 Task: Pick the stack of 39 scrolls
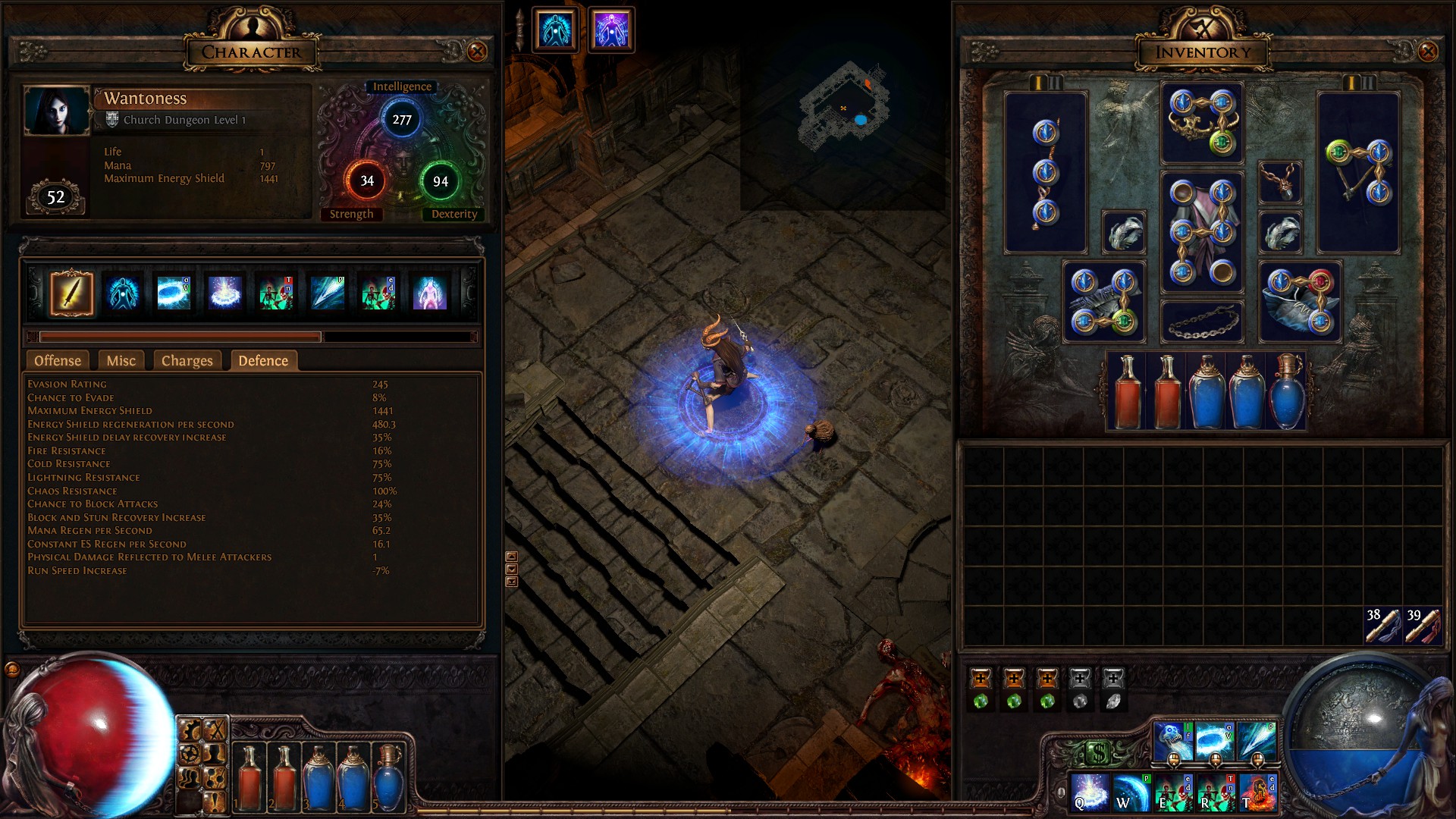[x=1422, y=626]
